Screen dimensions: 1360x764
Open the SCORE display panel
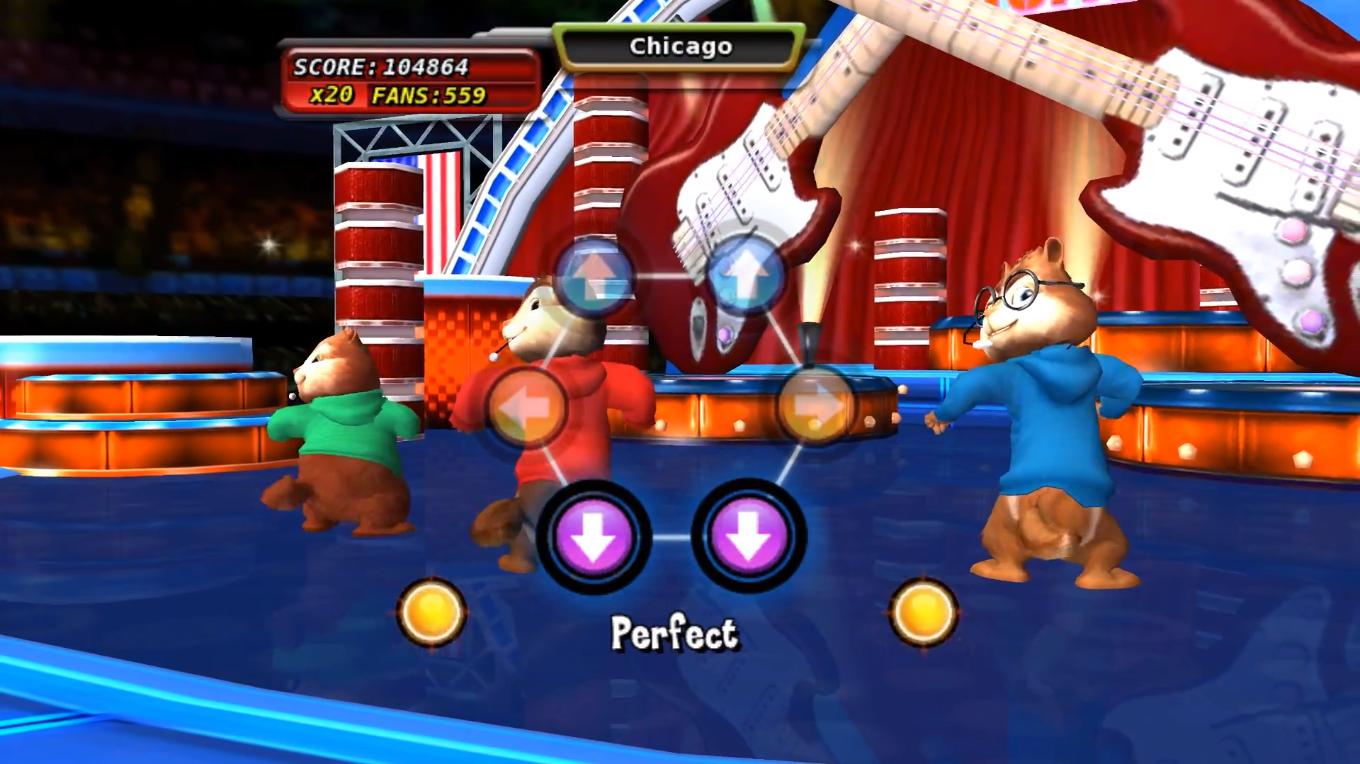[381, 68]
